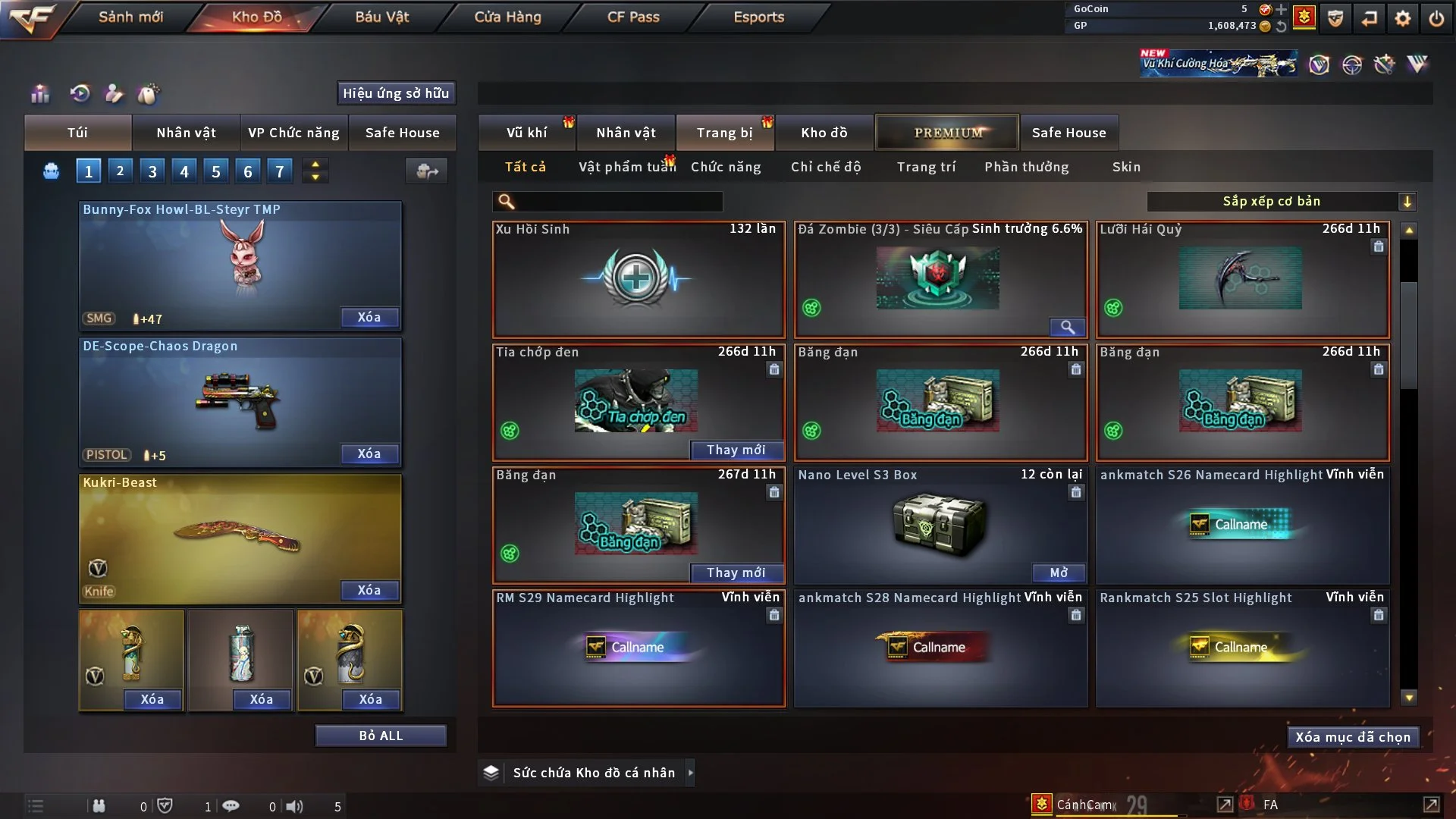Show the Chức năng item filter
This screenshot has height=819, width=1456.
(x=725, y=167)
